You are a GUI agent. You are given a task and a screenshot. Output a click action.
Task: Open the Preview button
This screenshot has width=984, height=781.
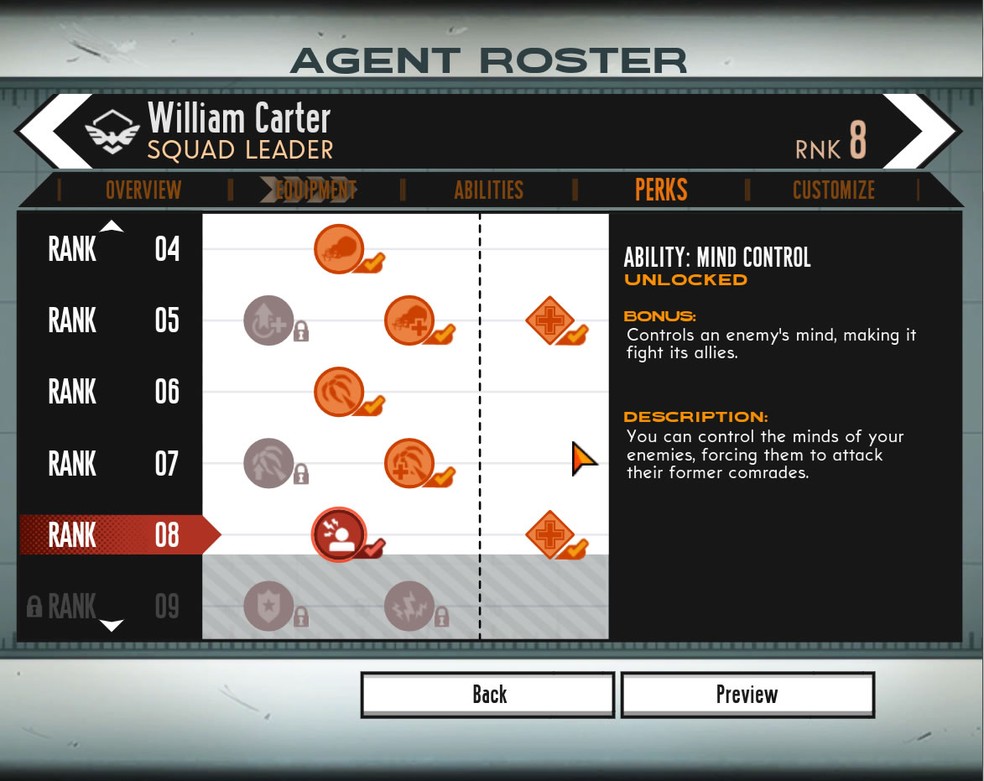747,694
